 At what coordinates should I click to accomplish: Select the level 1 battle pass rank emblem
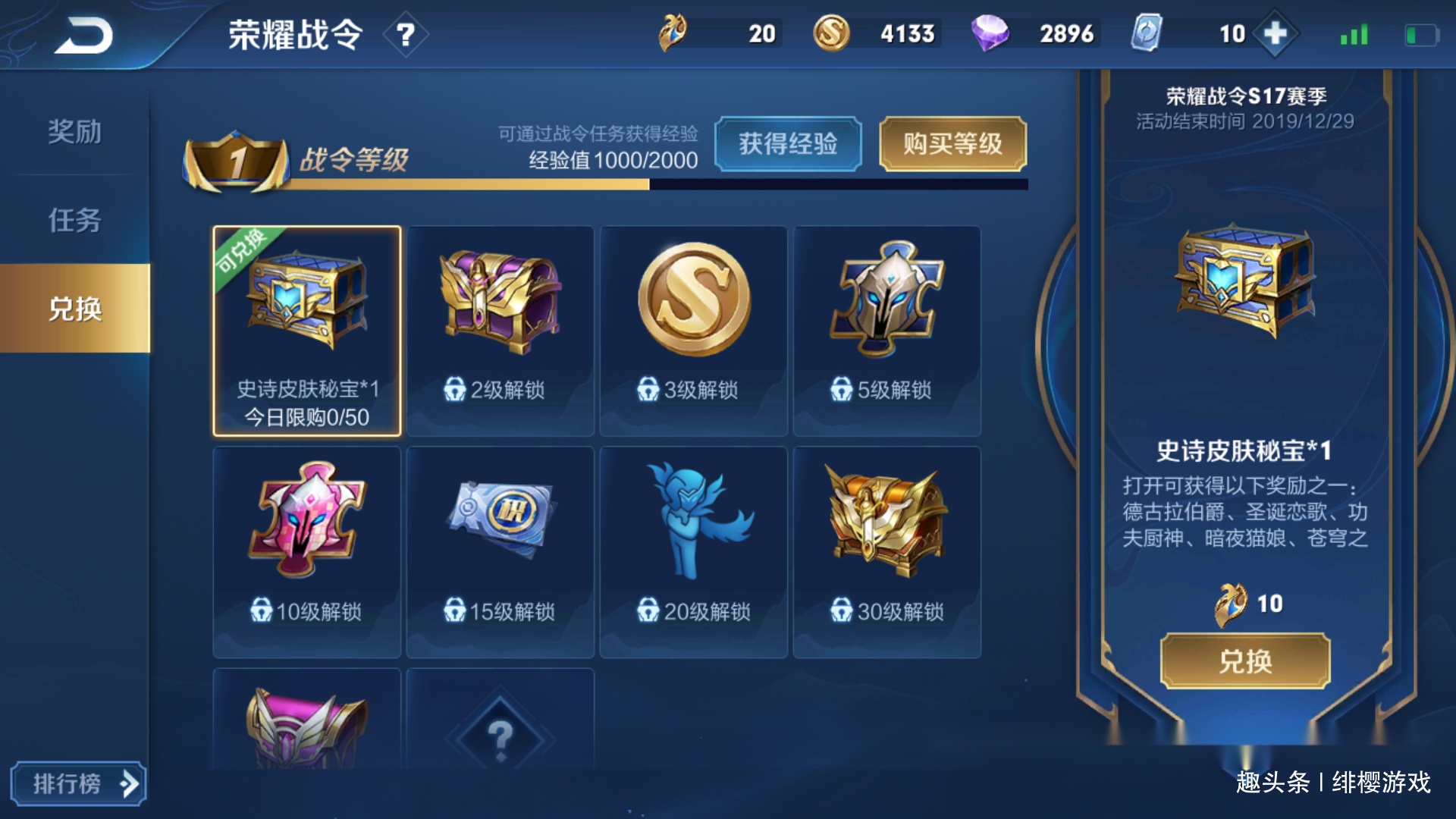[x=235, y=159]
